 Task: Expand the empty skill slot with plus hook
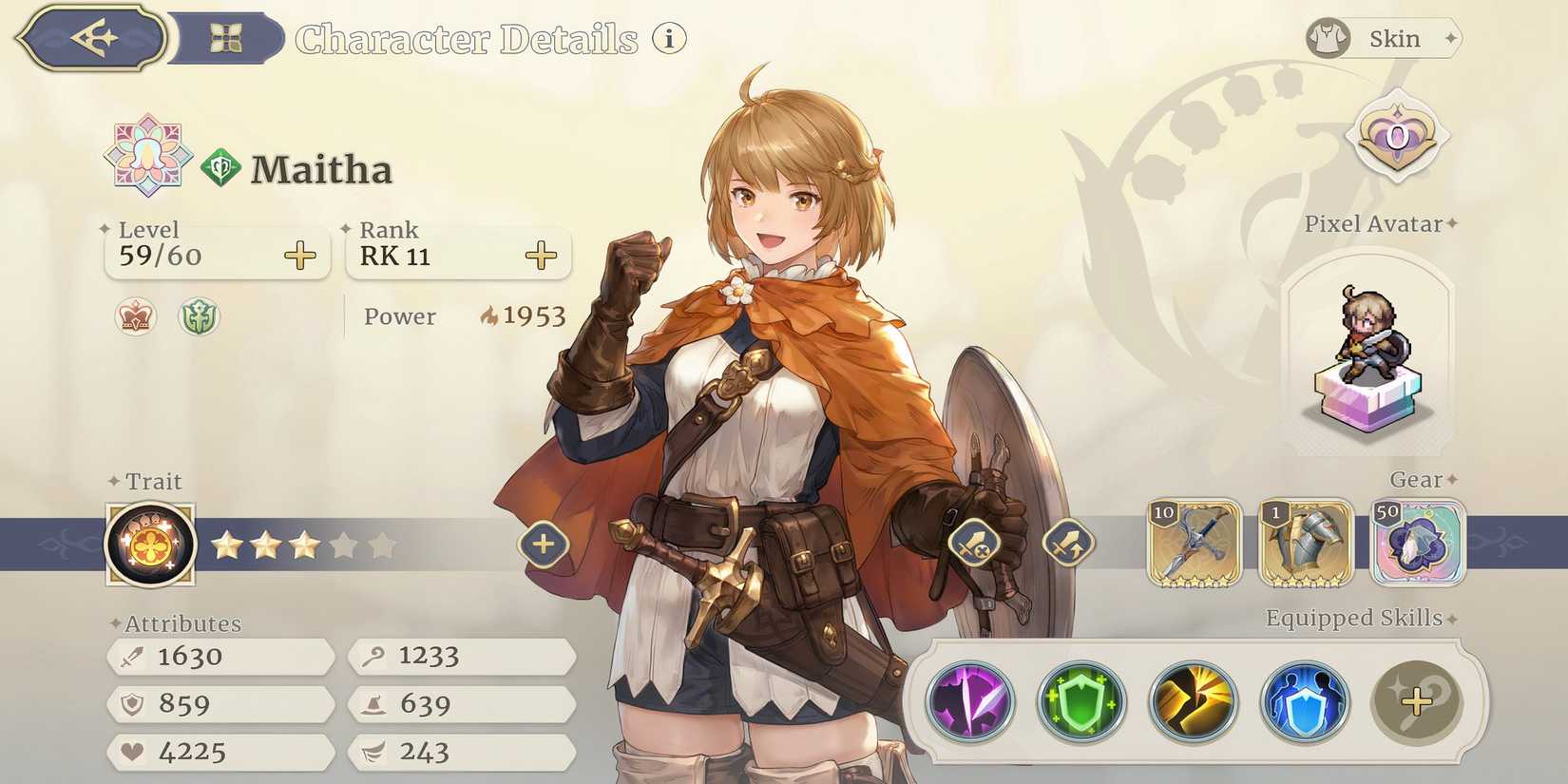click(1416, 700)
